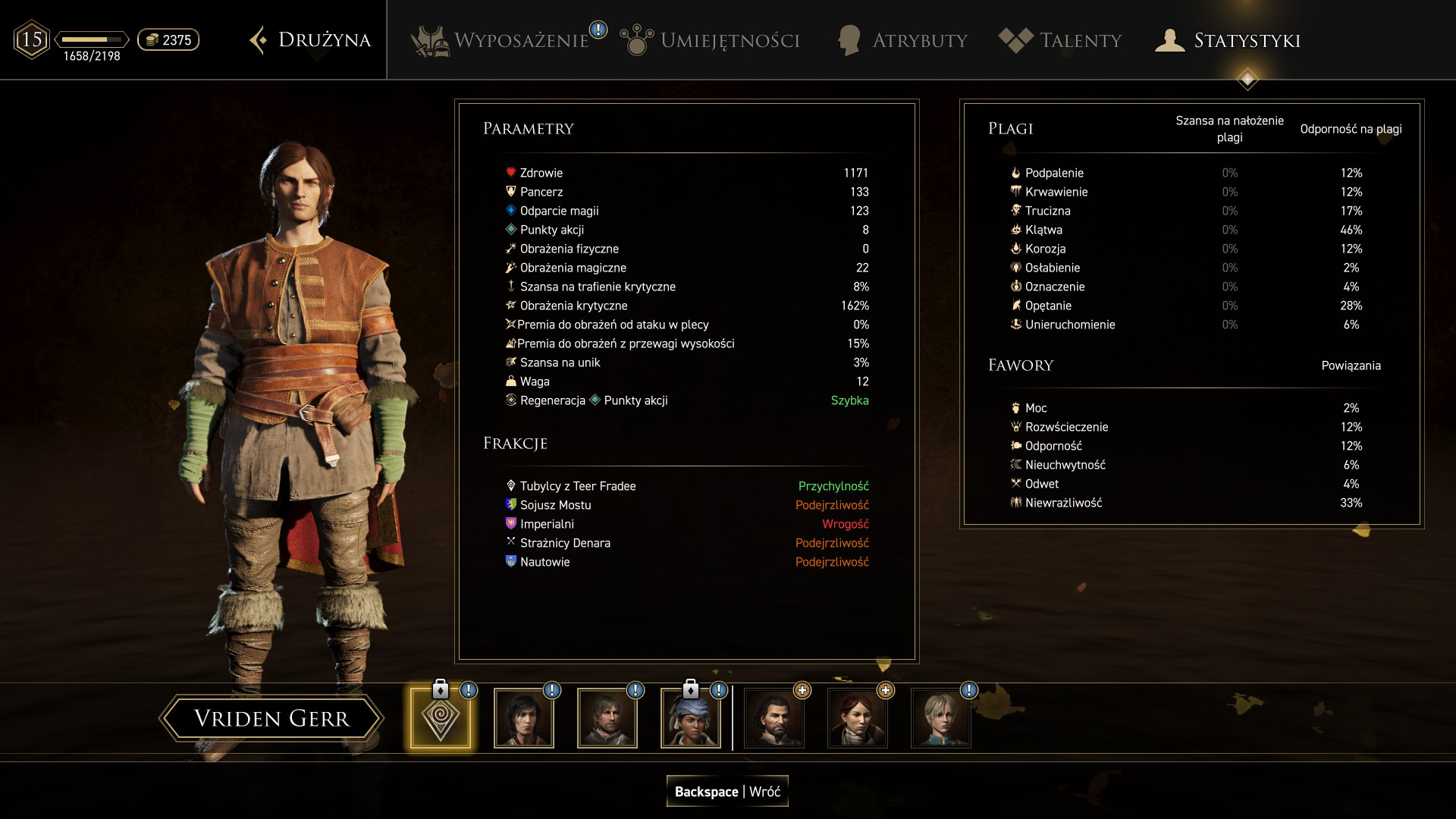This screenshot has width=1456, height=819.
Task: Choose the long black-haired companion portrait
Action: pos(524,718)
